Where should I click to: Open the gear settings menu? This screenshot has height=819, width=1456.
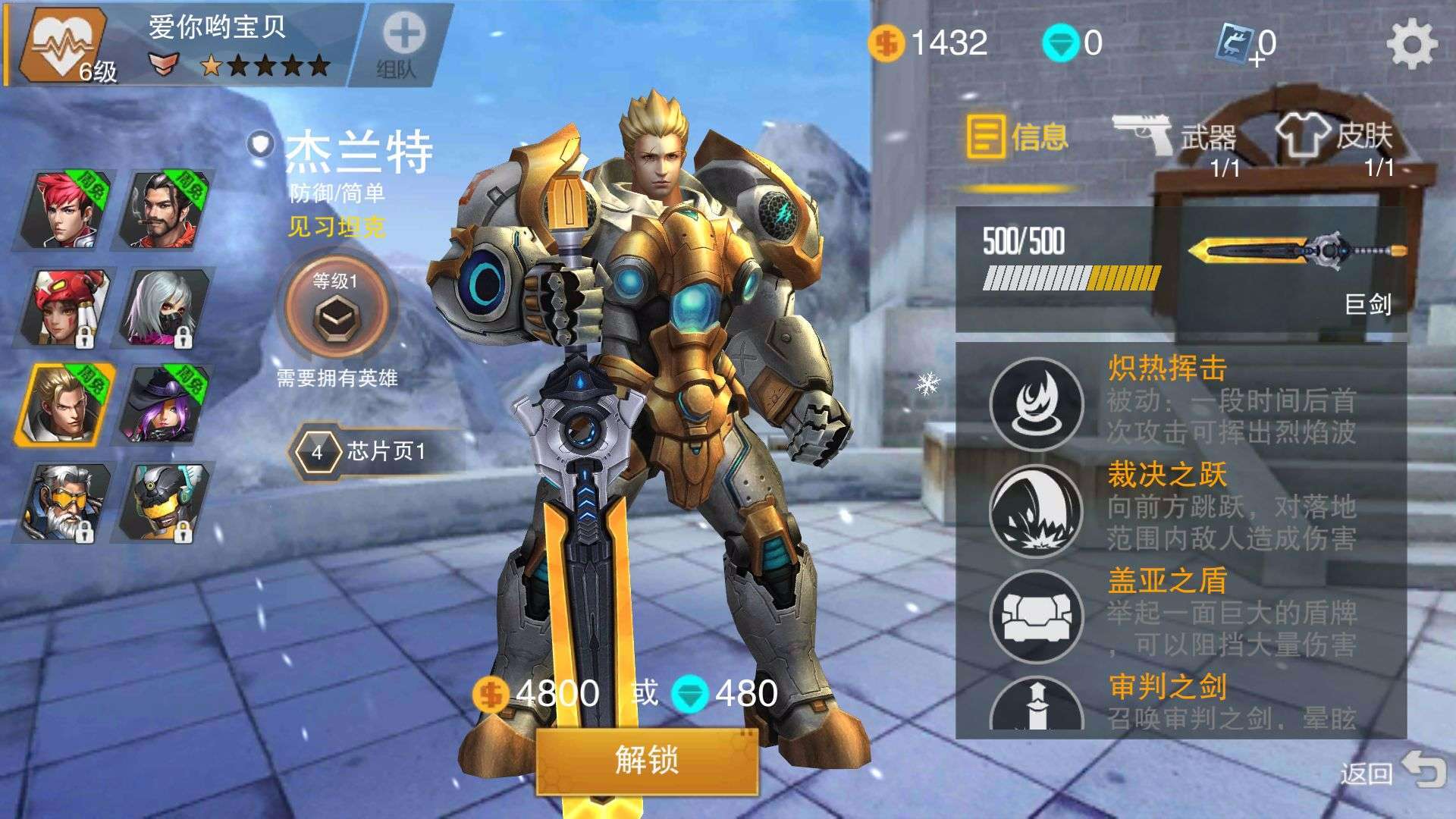tap(1411, 43)
